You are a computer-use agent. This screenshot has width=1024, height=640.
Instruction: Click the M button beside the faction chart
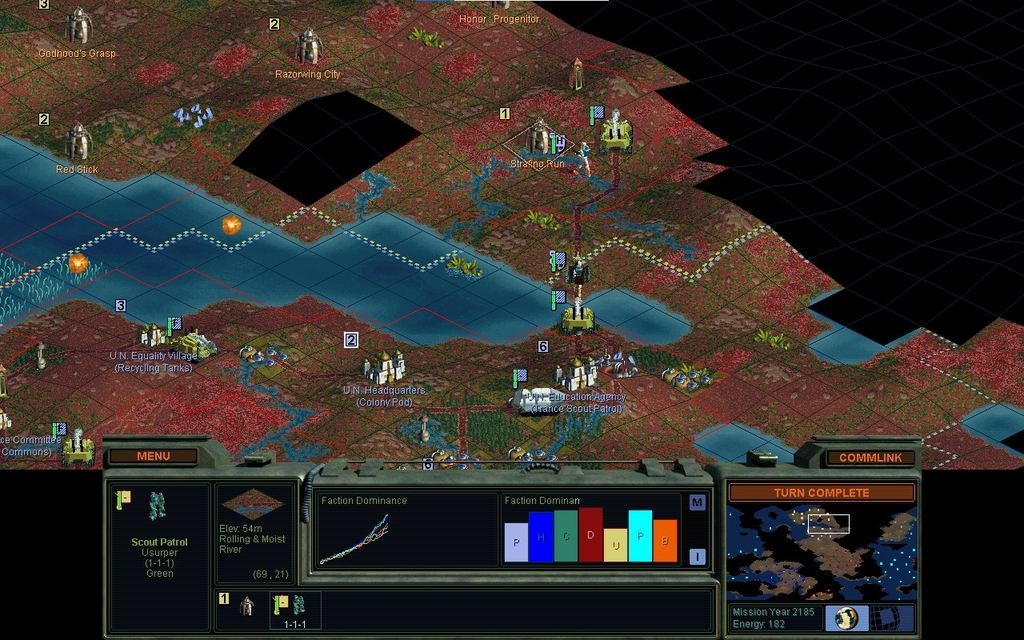tap(697, 503)
